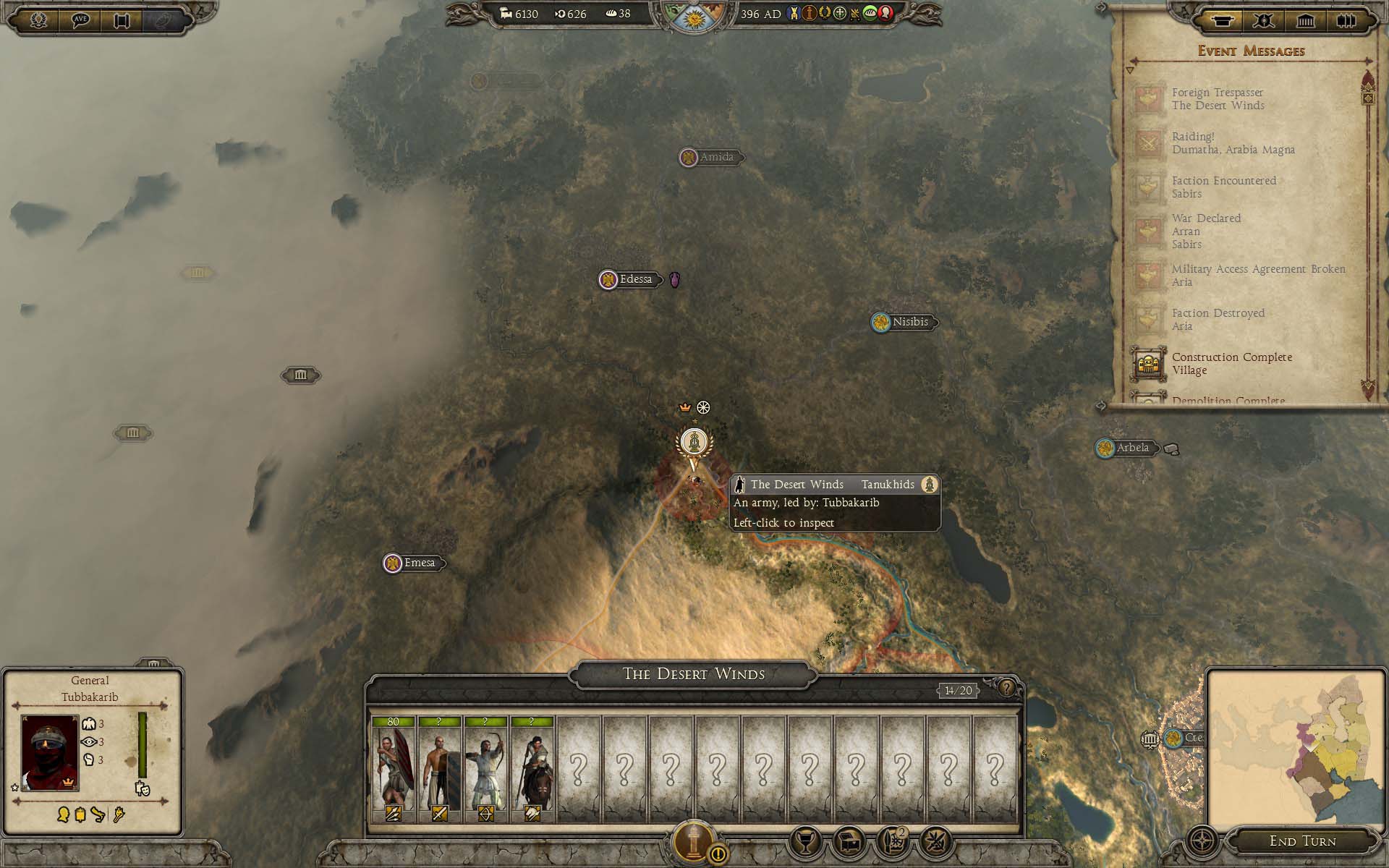Read the War Declared Arran Sabirs message
Screen dimensions: 1389x868
click(1206, 231)
